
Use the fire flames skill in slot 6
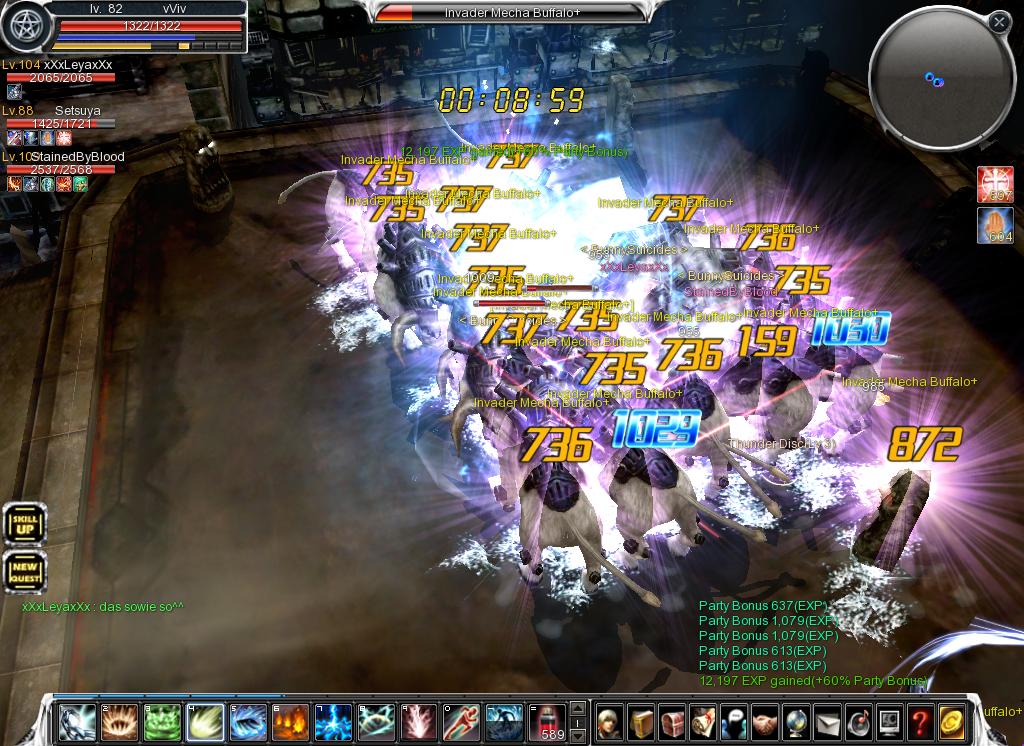[290, 720]
